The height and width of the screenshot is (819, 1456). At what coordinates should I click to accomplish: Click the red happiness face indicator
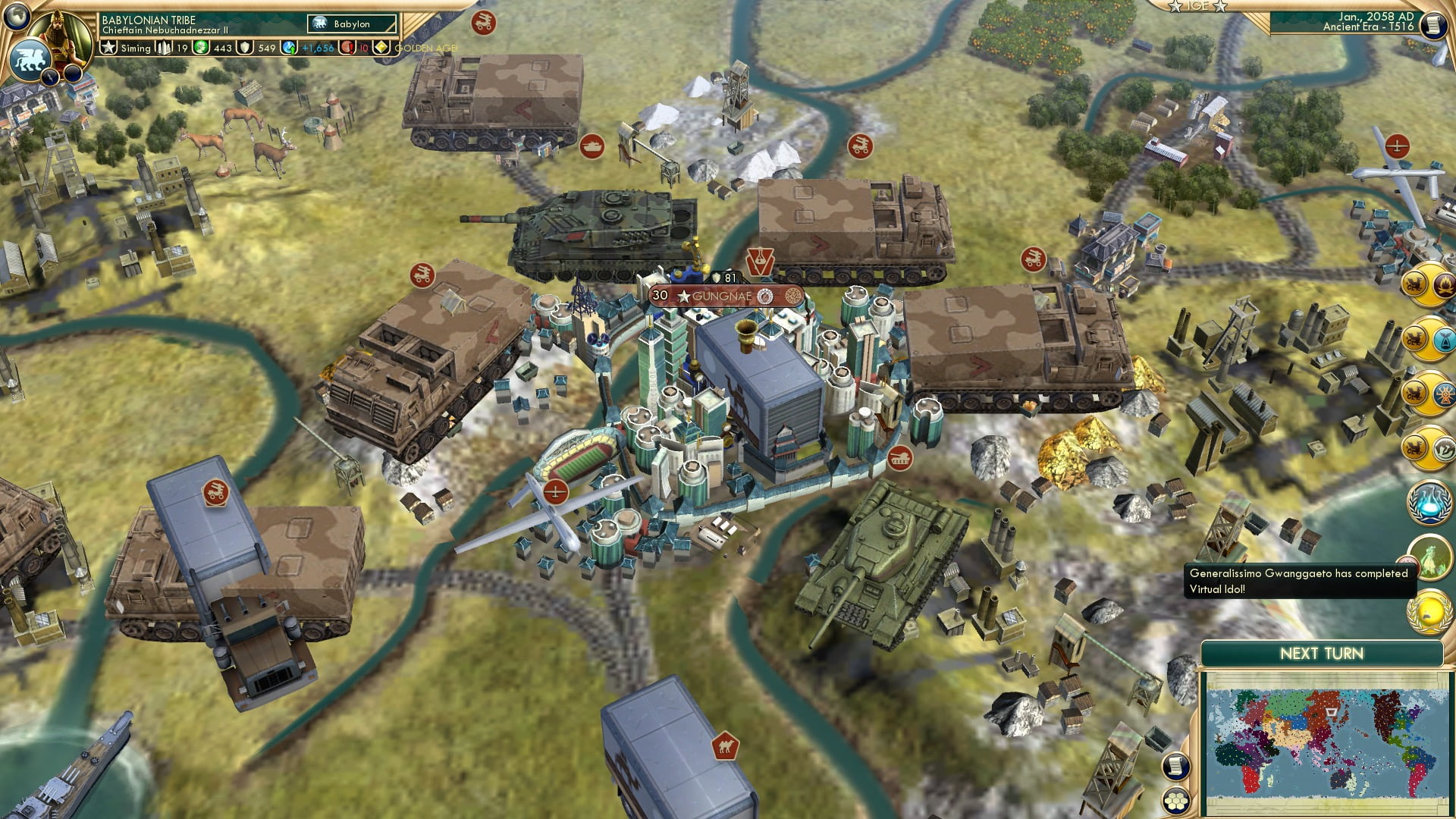347,48
